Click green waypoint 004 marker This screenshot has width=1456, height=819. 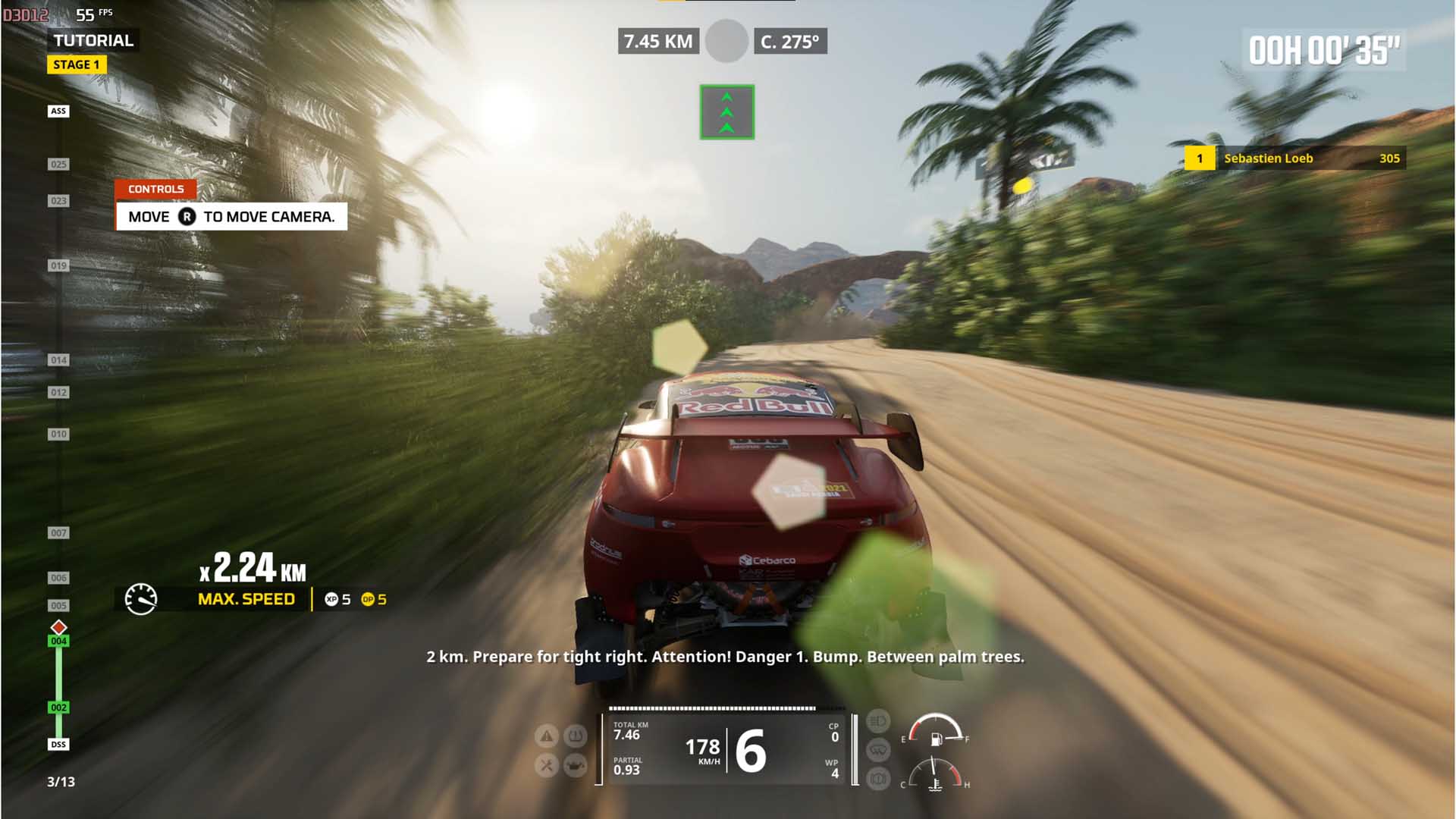(x=58, y=642)
